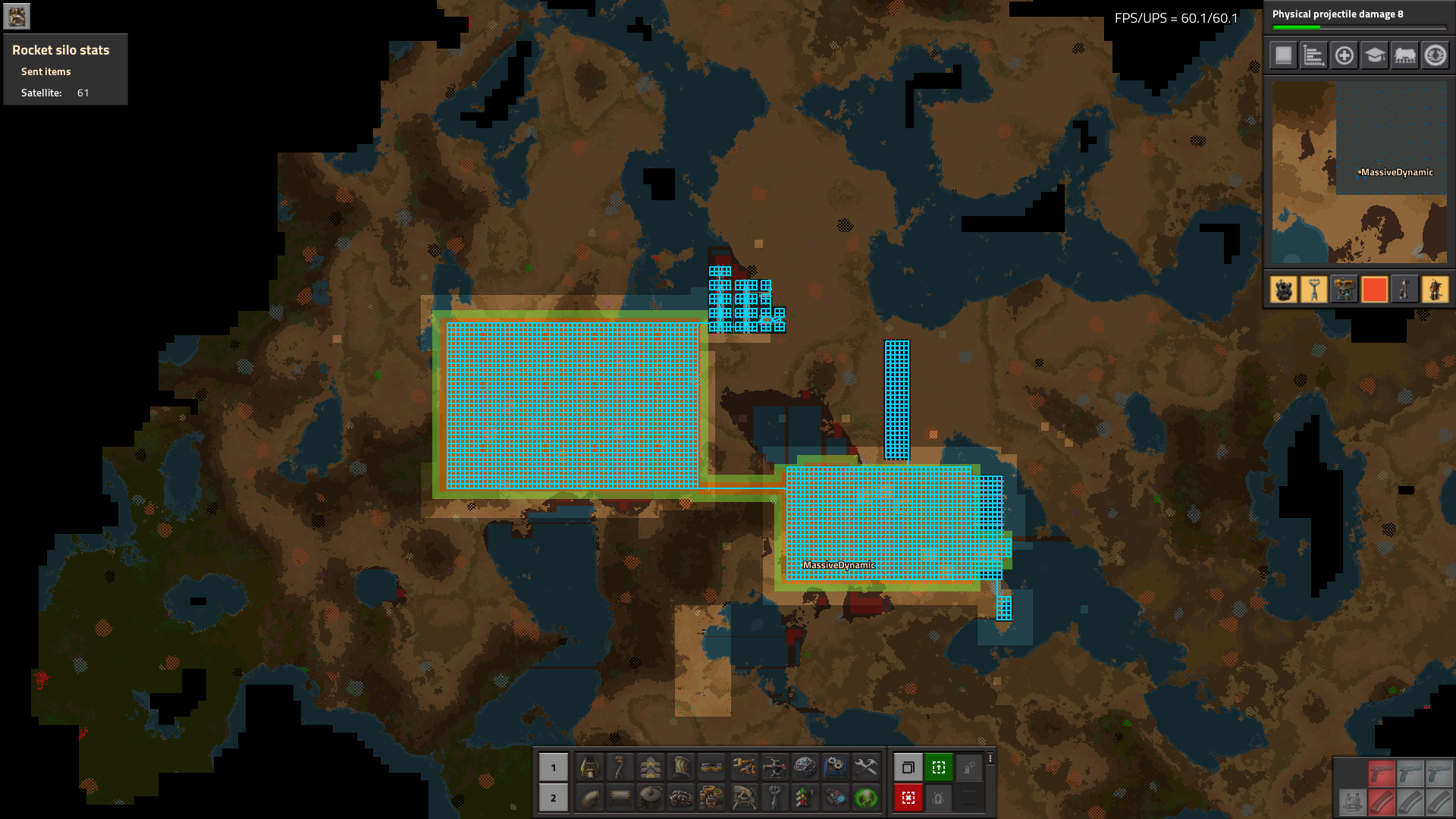Viewport: 1456px width, 819px height.
Task: Activate the red deconstruction planner shortcut
Action: pos(908,799)
